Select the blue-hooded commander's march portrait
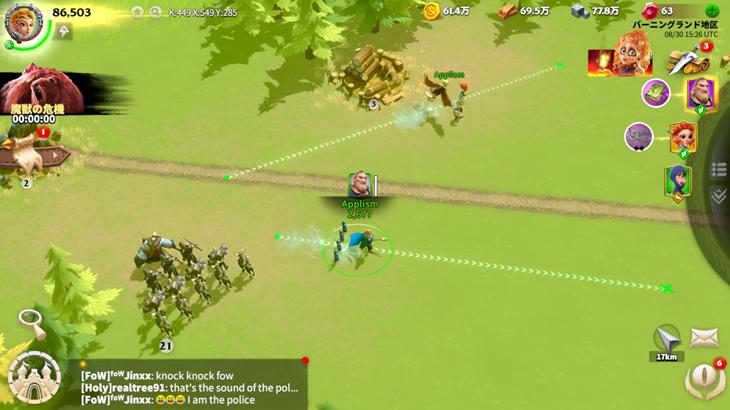Screen dimensions: 730x410 tap(678, 182)
